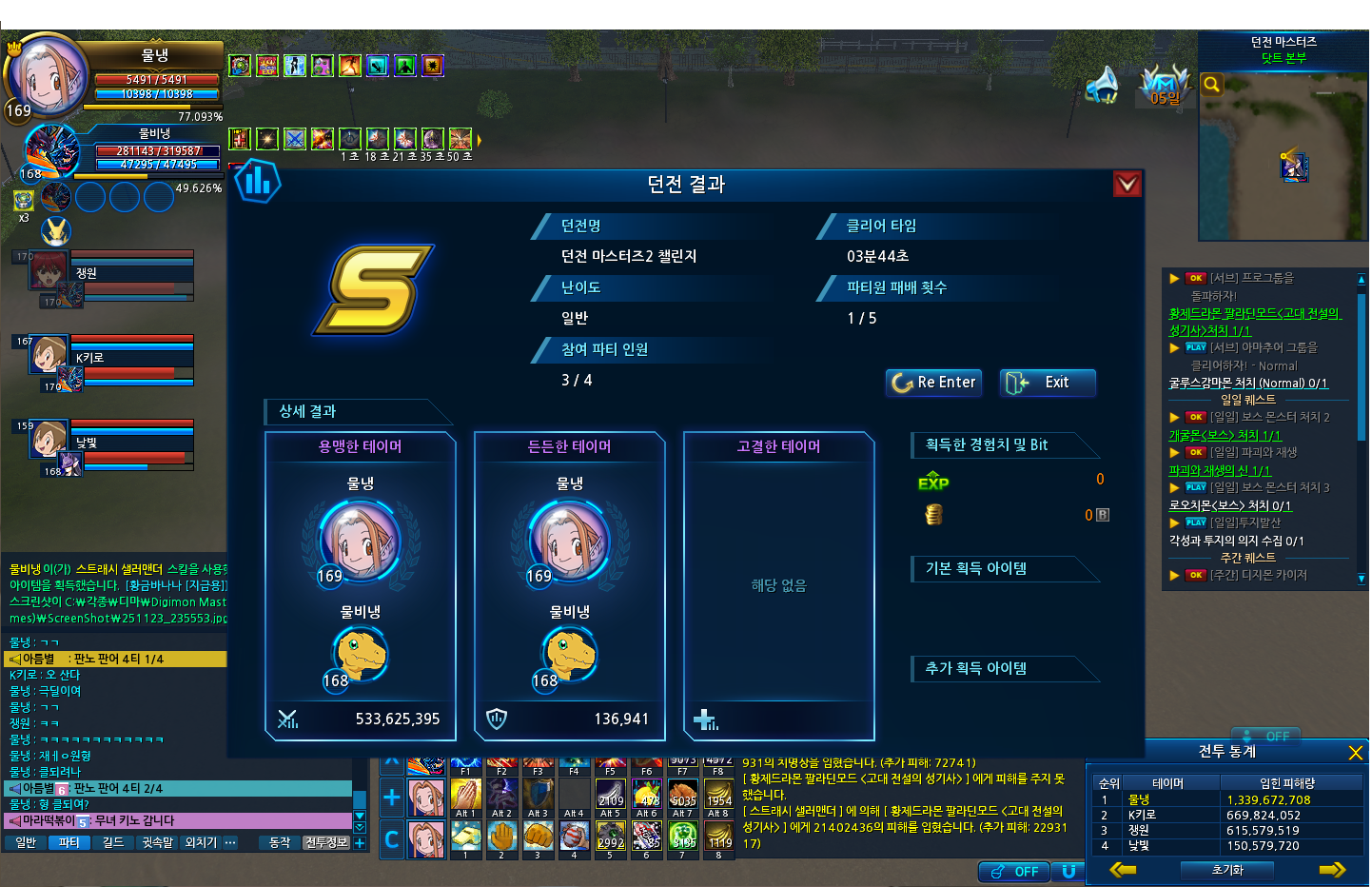The height and width of the screenshot is (887, 1372).
Task: Use the praying hands skill on Alt 1
Action: [x=465, y=795]
